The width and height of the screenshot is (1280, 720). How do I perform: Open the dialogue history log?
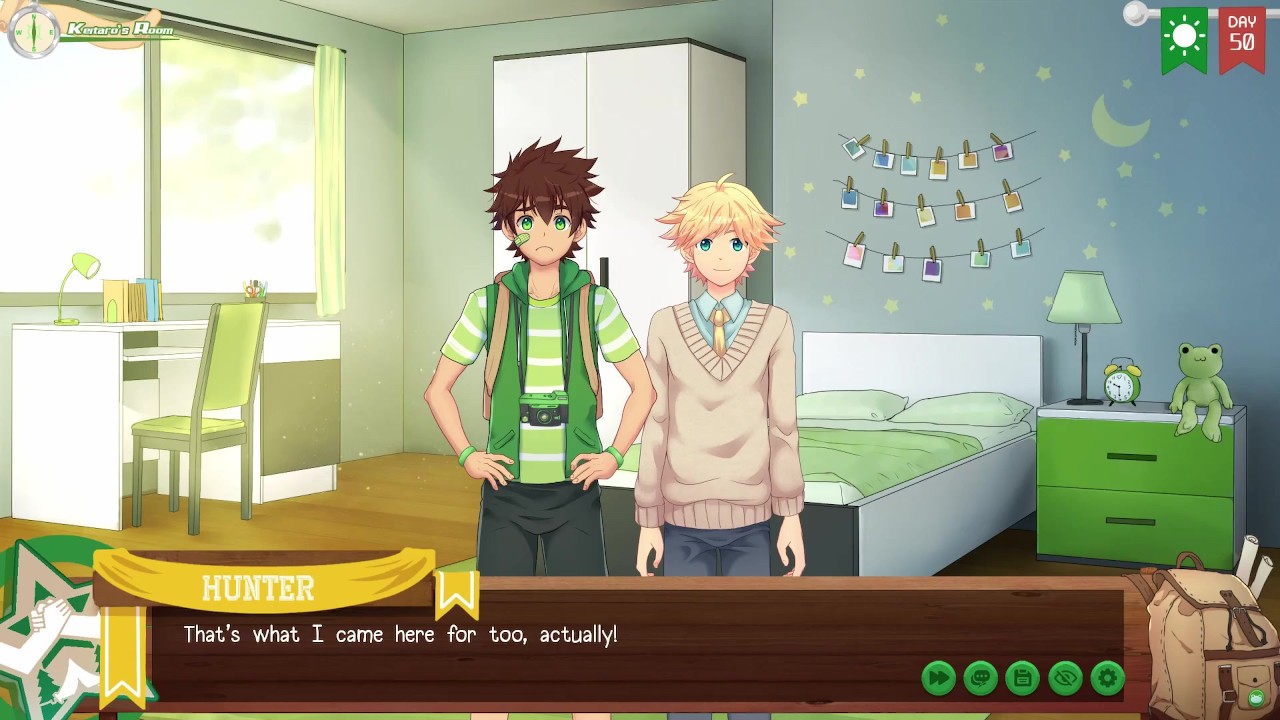coord(980,678)
